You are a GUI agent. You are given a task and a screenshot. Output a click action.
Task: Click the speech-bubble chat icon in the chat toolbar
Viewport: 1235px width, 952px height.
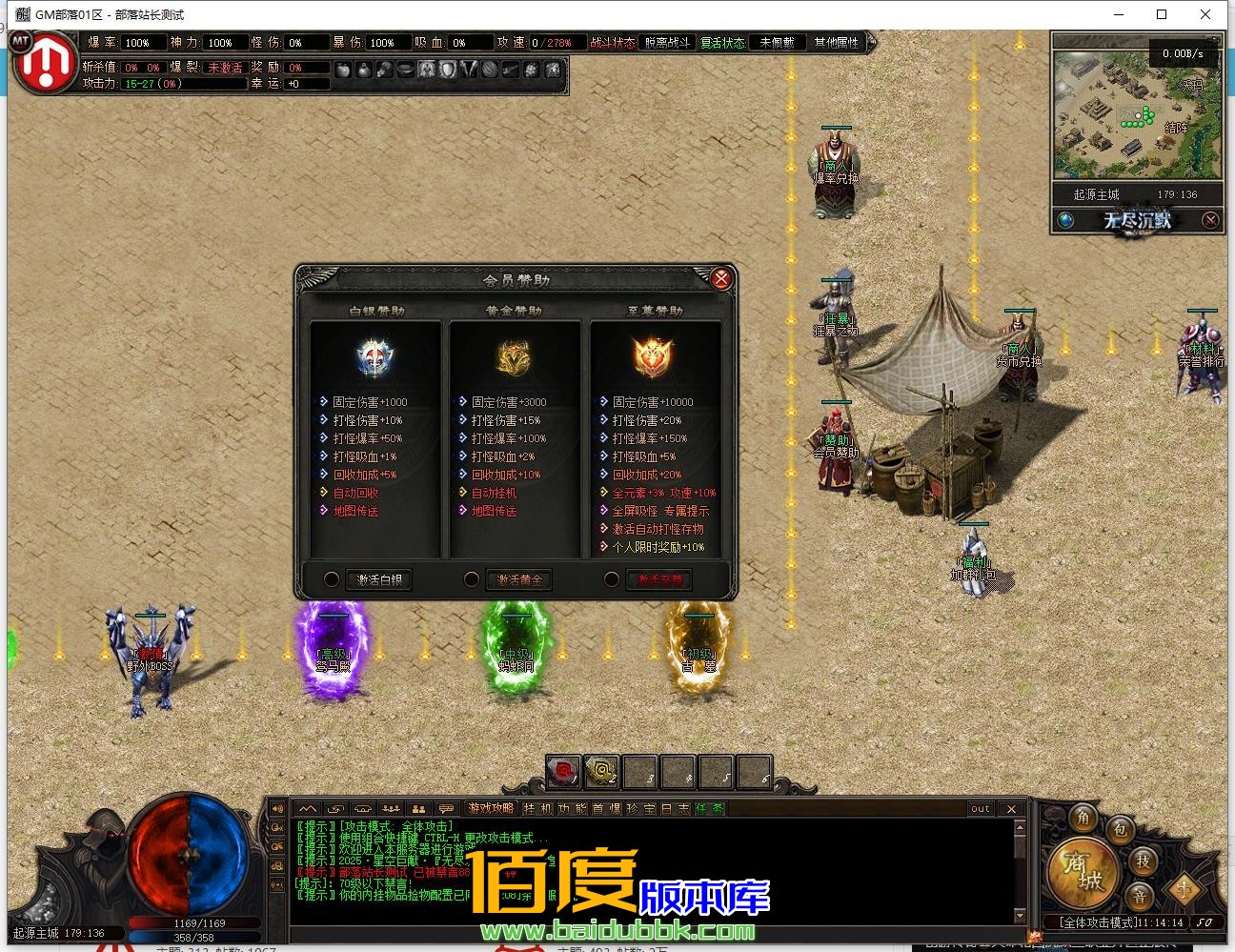pyautogui.click(x=446, y=807)
